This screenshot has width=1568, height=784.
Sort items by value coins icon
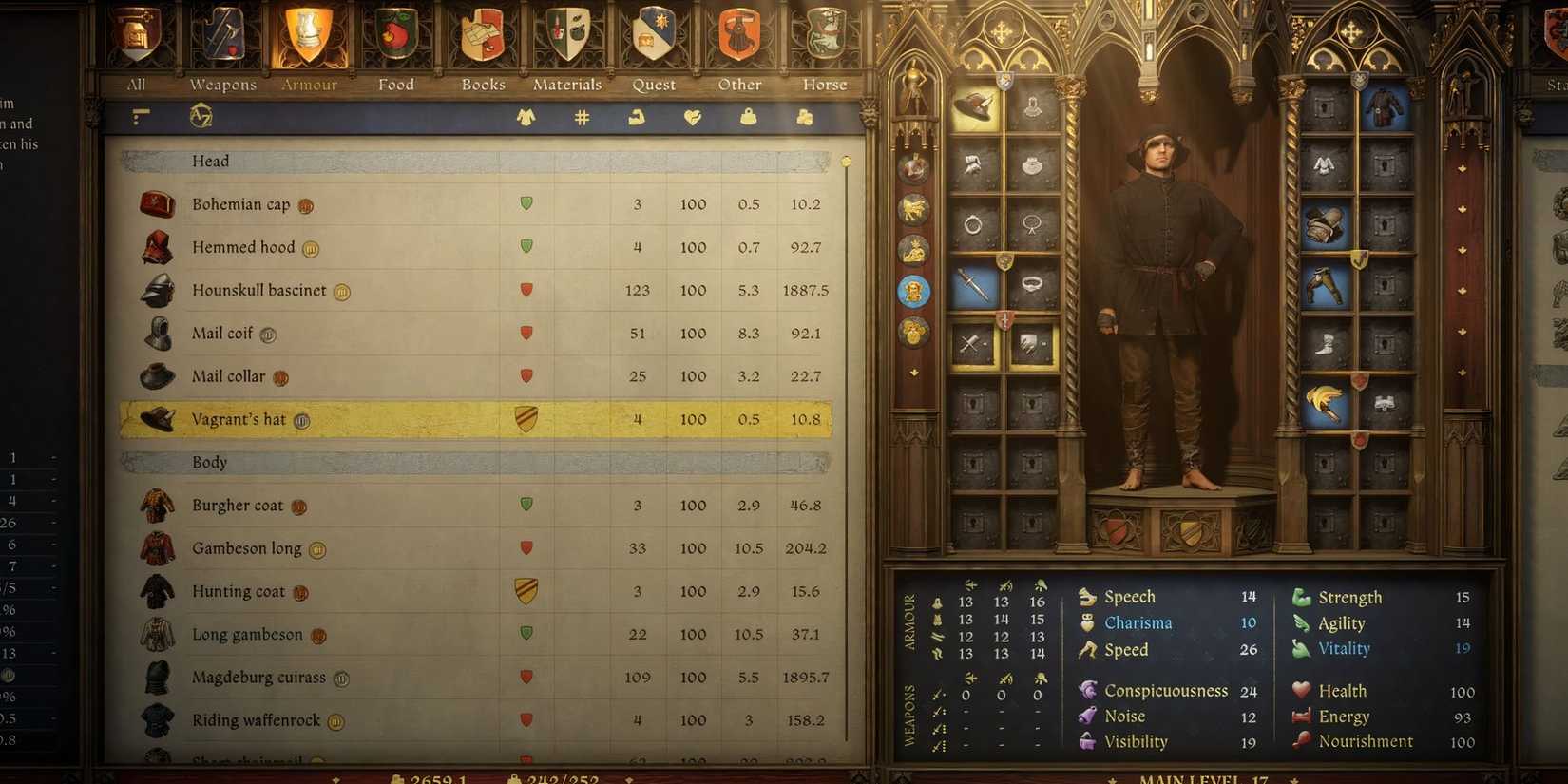pyautogui.click(x=805, y=117)
